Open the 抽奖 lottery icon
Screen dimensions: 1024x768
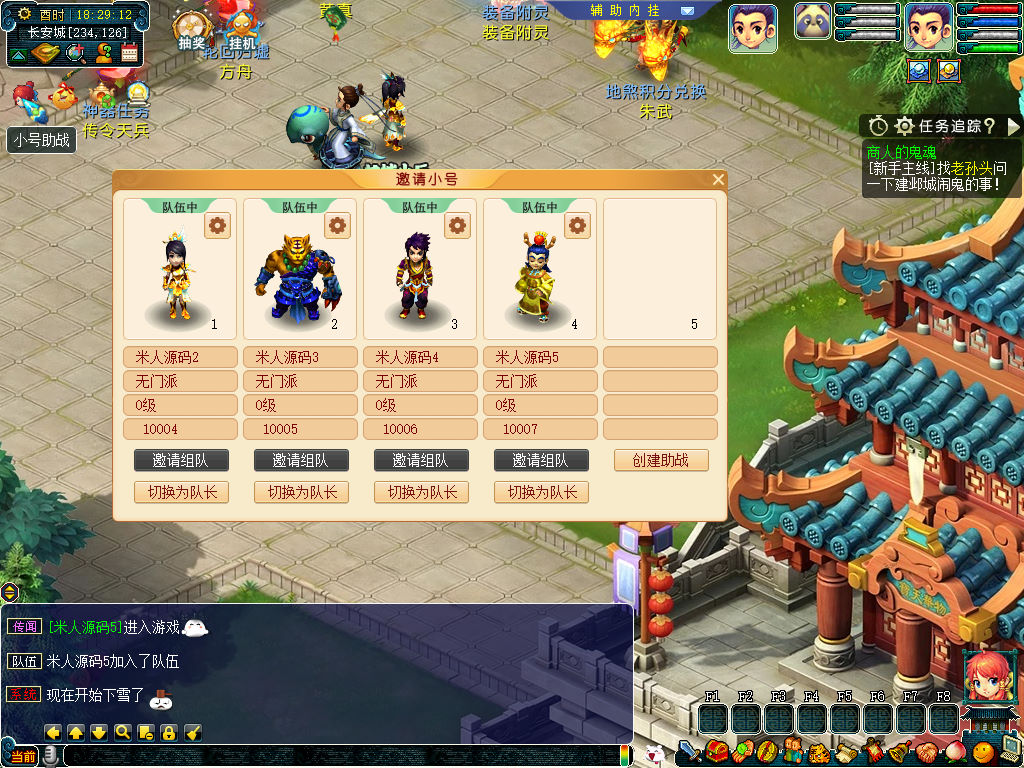[x=190, y=32]
